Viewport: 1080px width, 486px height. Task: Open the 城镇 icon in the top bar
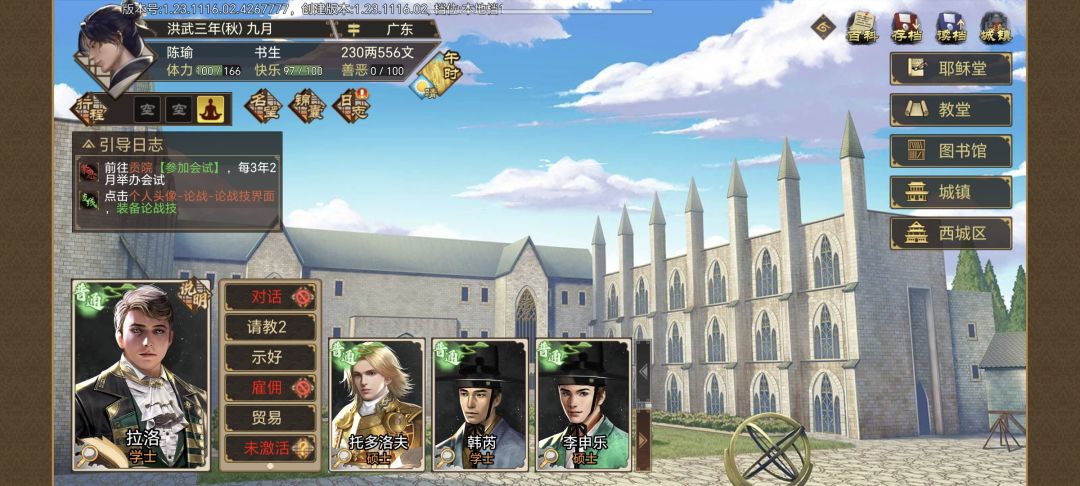pyautogui.click(x=995, y=27)
